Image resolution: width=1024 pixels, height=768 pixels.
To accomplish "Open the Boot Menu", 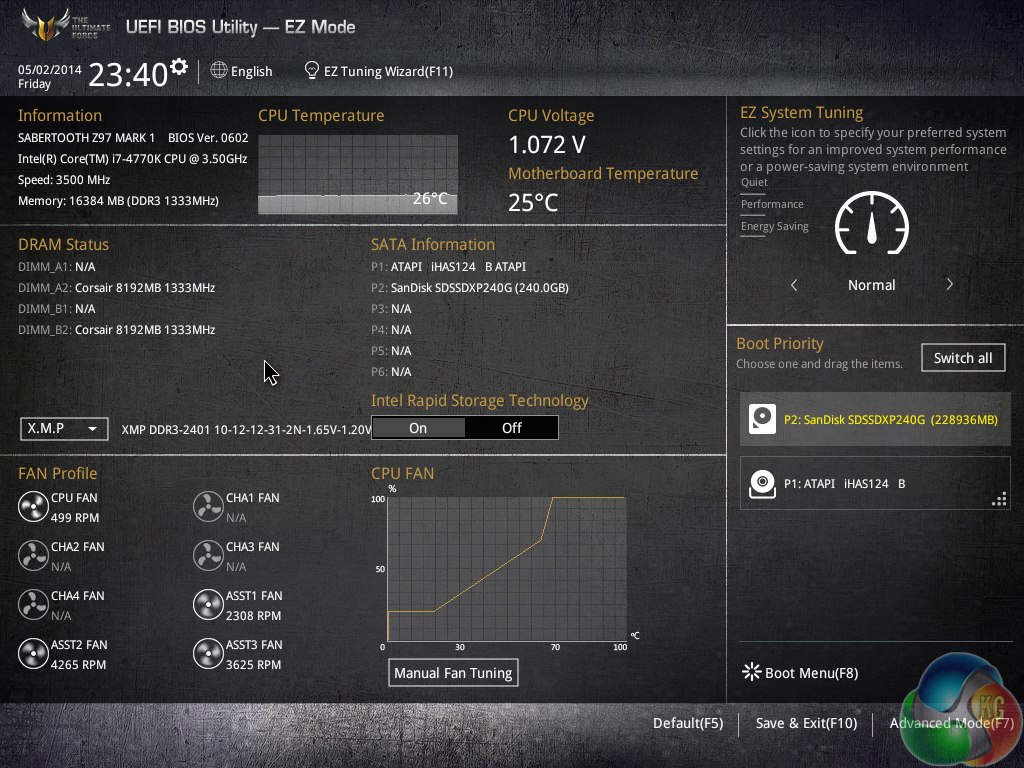I will pos(800,673).
